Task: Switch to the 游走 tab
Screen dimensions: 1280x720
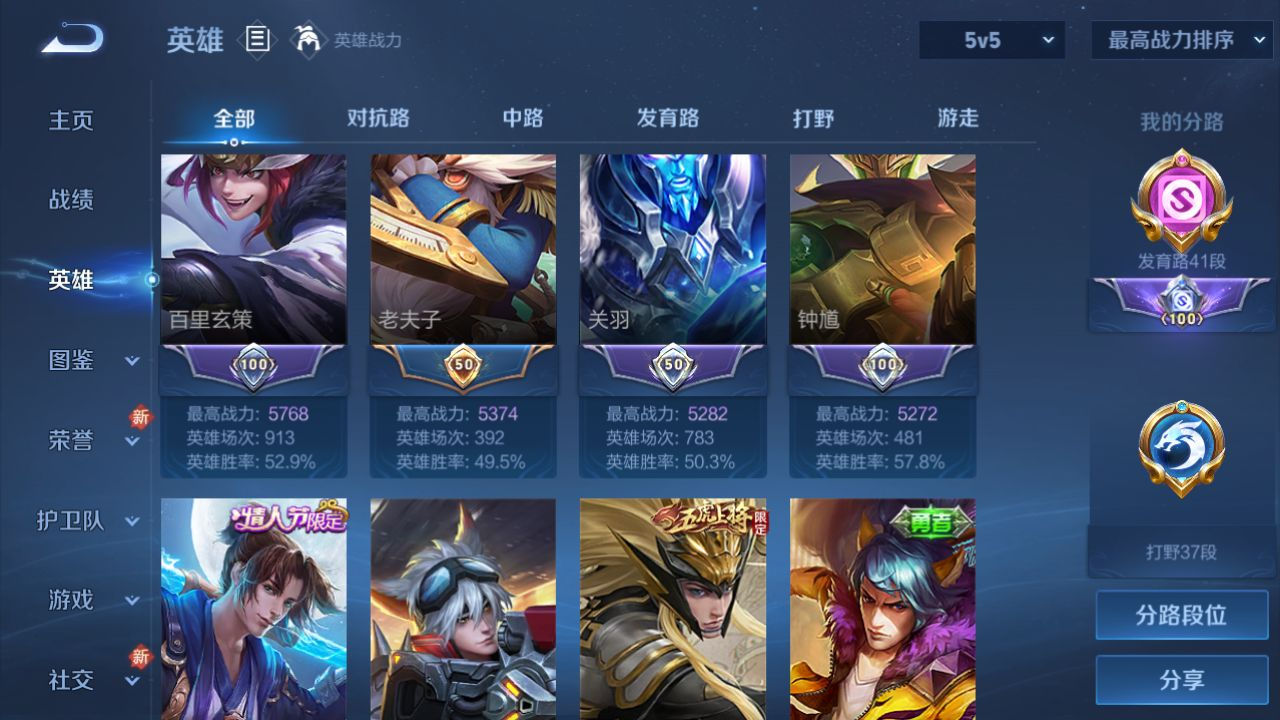Action: point(958,118)
